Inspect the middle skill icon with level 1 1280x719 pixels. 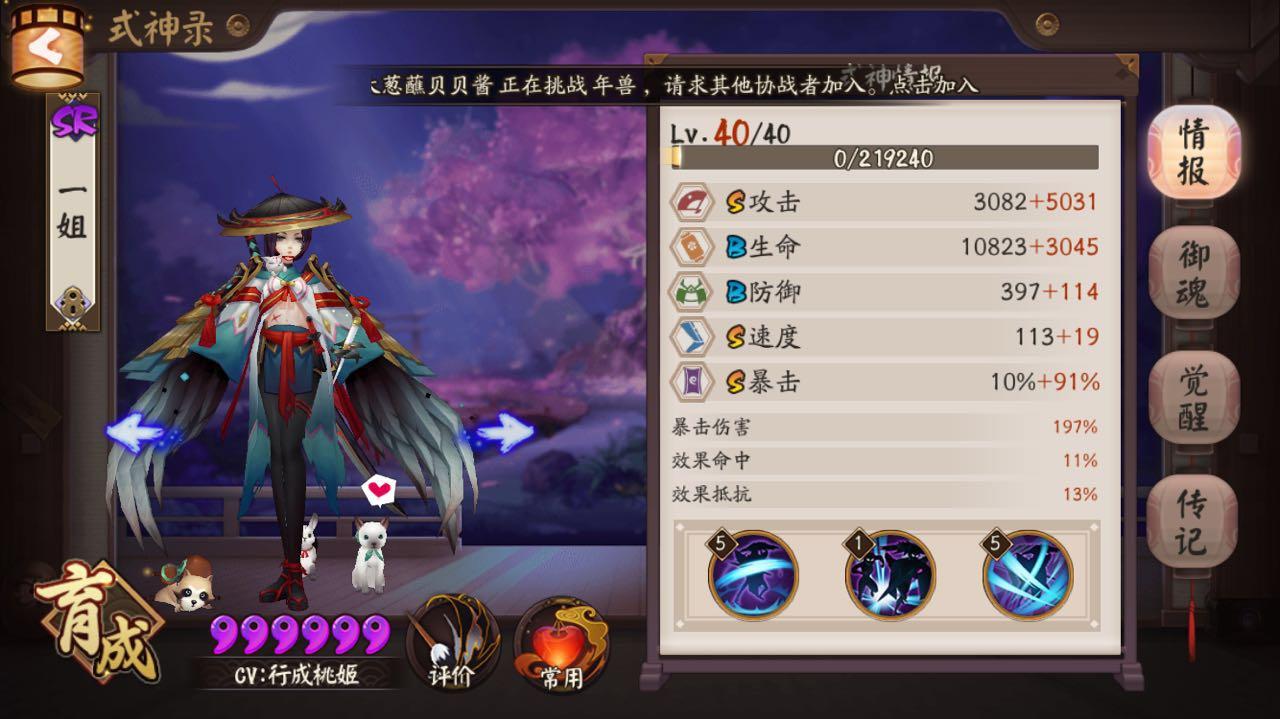point(890,575)
